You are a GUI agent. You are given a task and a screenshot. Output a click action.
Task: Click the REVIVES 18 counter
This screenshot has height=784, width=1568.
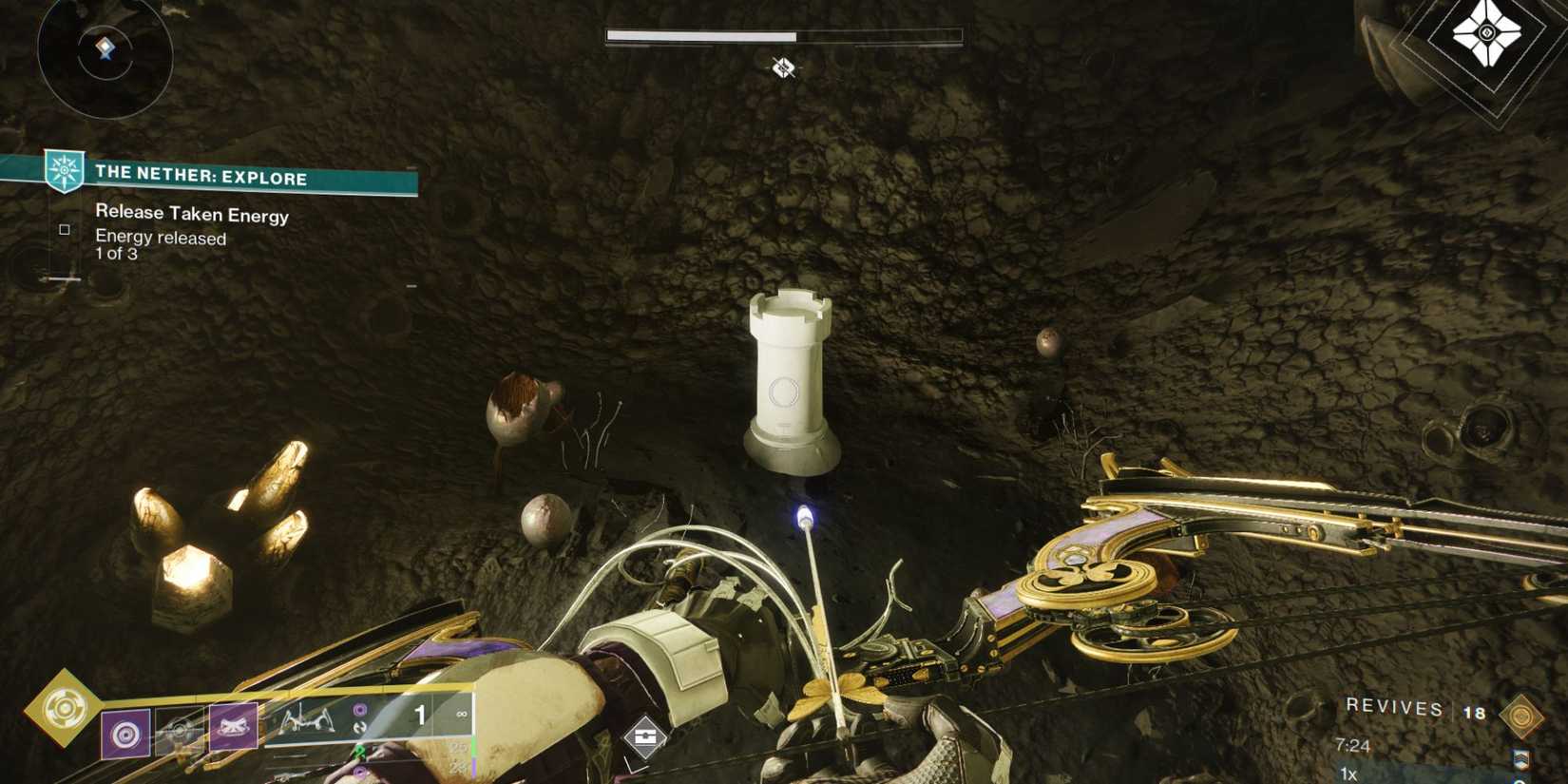(x=1397, y=709)
